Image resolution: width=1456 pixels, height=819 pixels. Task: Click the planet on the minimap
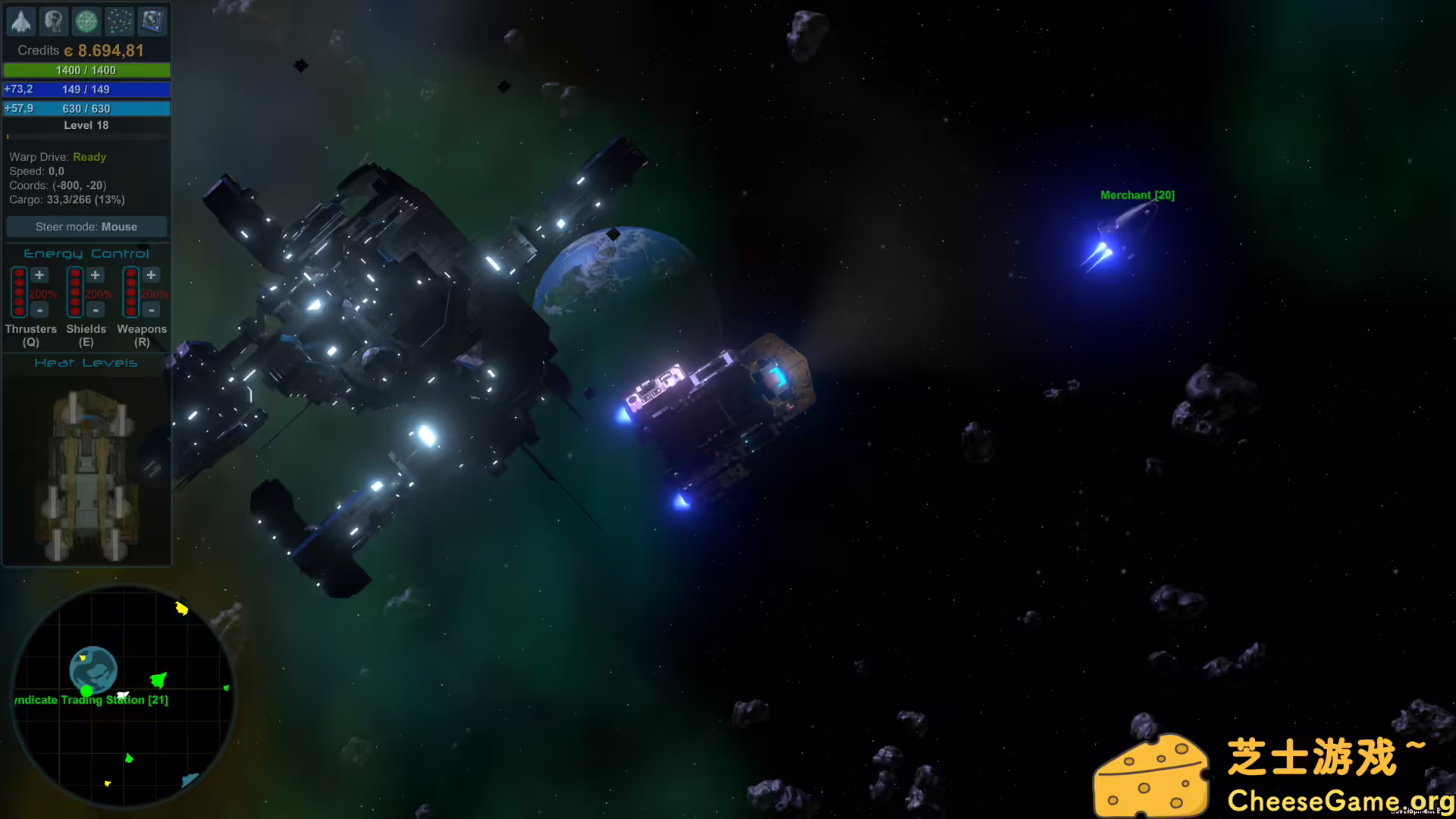[x=93, y=669]
